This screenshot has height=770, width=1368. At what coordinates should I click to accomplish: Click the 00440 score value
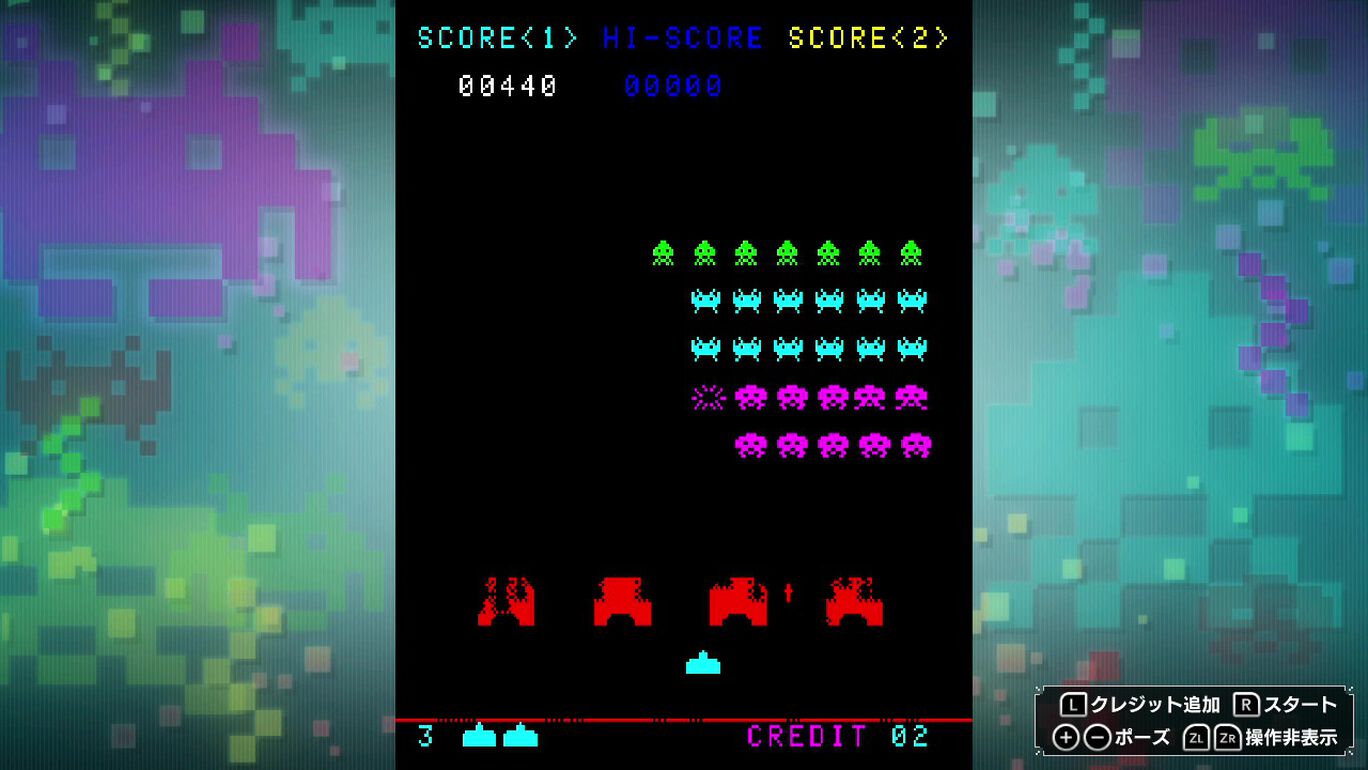(x=512, y=86)
